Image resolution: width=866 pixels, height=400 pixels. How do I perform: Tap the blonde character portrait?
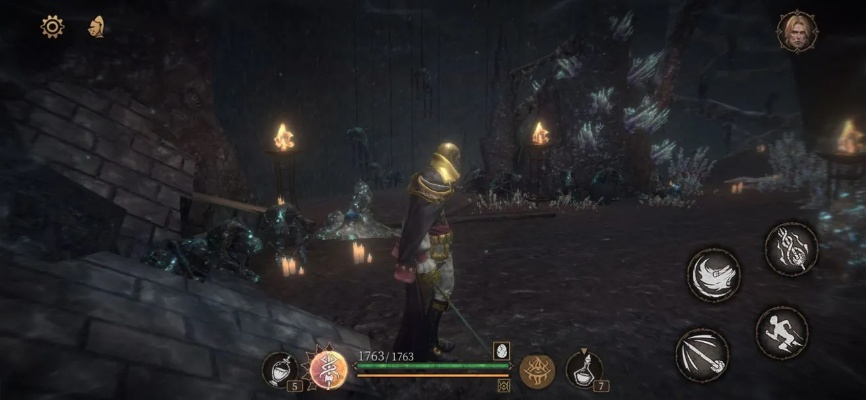point(797,31)
